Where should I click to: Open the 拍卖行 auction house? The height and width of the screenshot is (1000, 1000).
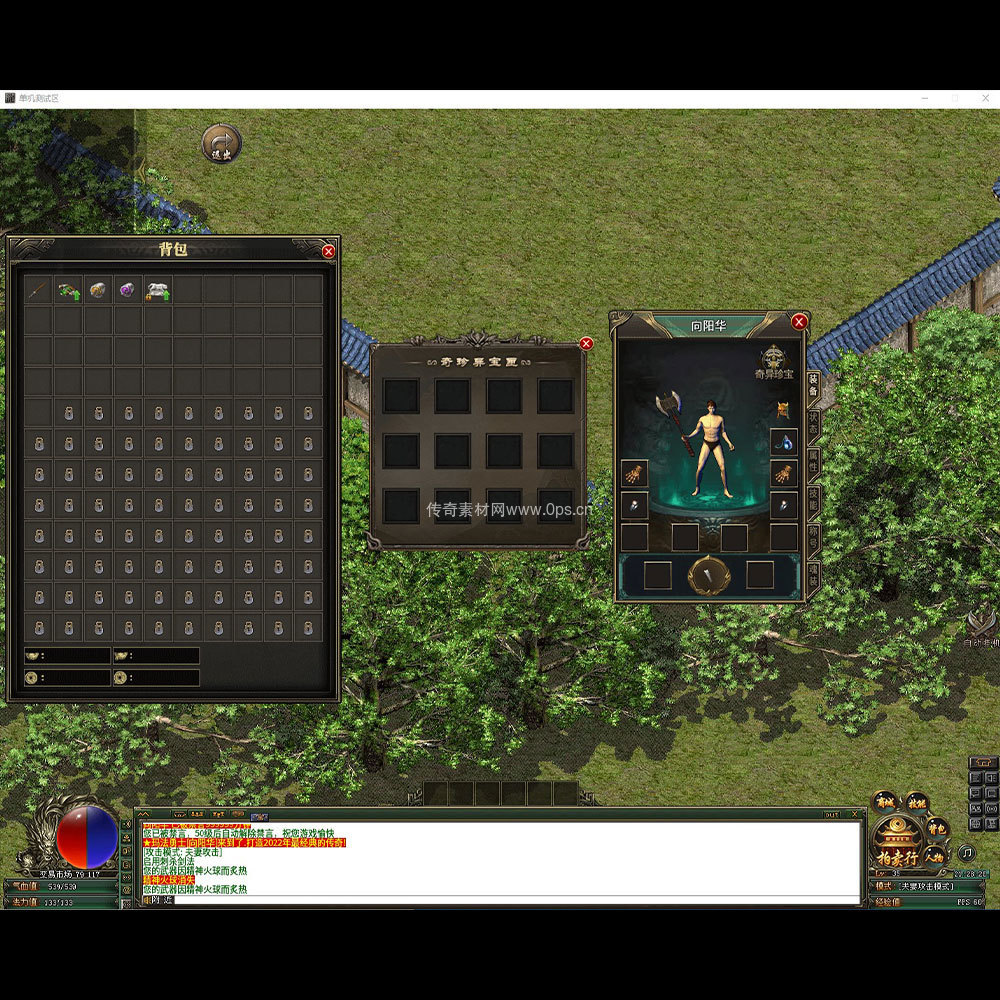tap(897, 857)
